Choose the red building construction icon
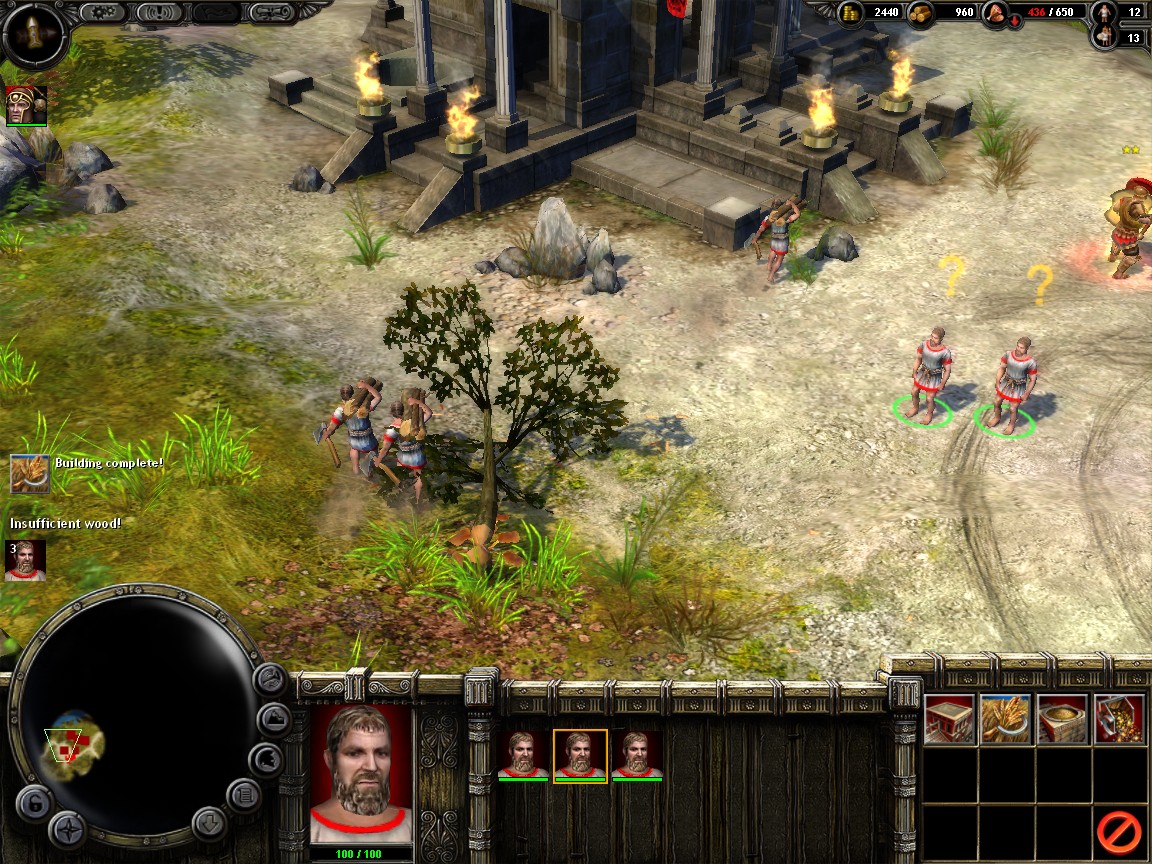This screenshot has height=864, width=1152. click(949, 718)
